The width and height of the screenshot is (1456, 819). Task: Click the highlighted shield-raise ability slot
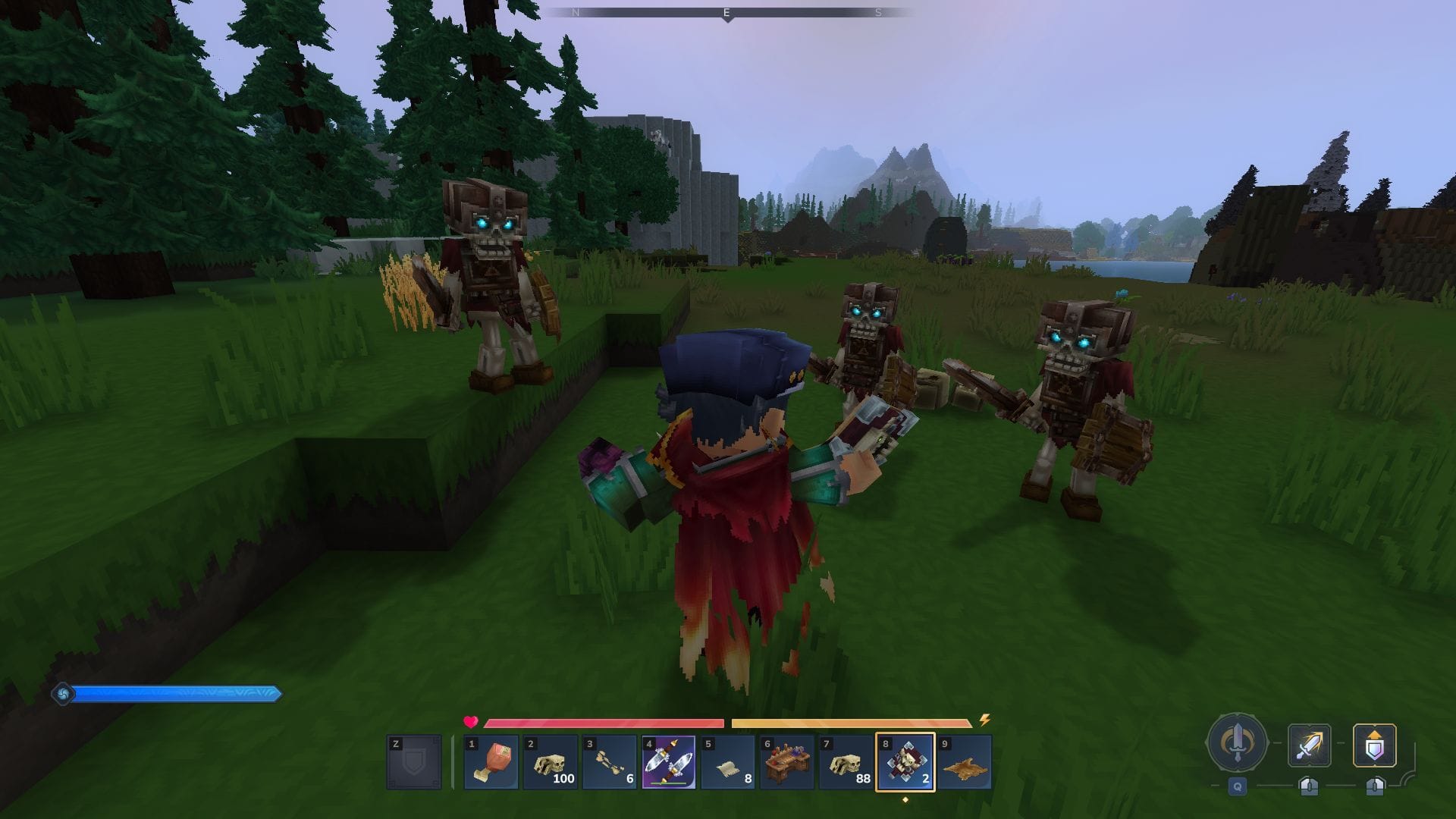point(1376,745)
